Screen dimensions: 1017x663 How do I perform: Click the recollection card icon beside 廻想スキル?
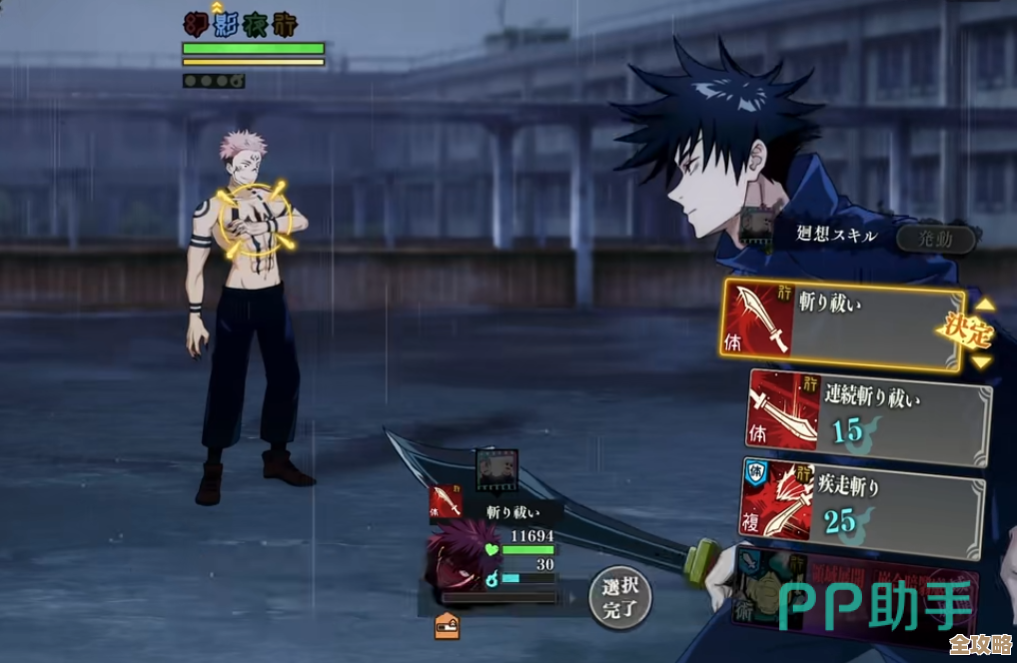[757, 230]
